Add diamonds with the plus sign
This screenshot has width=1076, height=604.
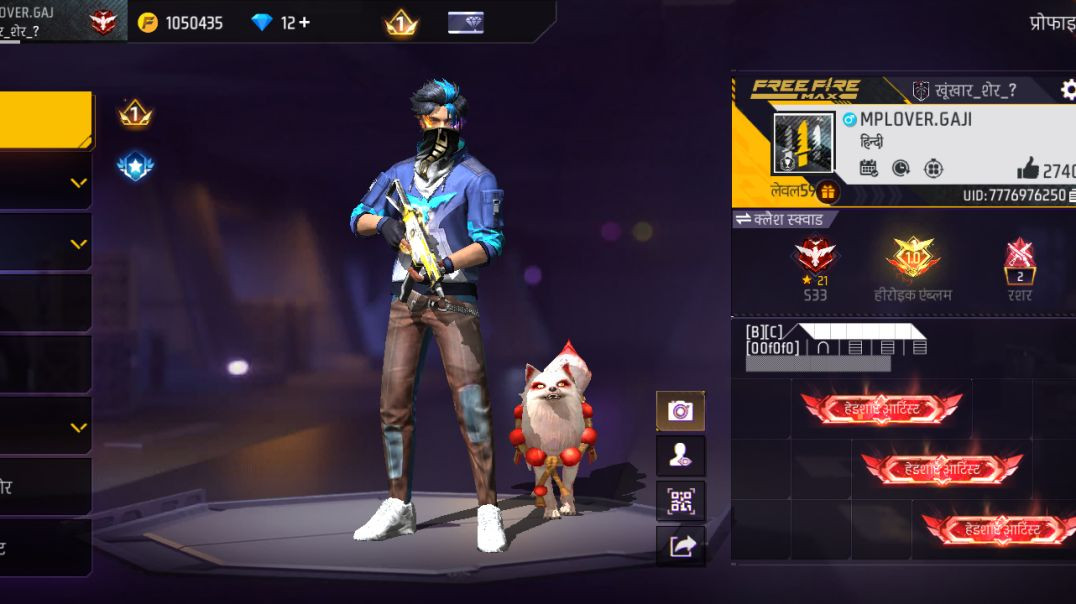[303, 22]
